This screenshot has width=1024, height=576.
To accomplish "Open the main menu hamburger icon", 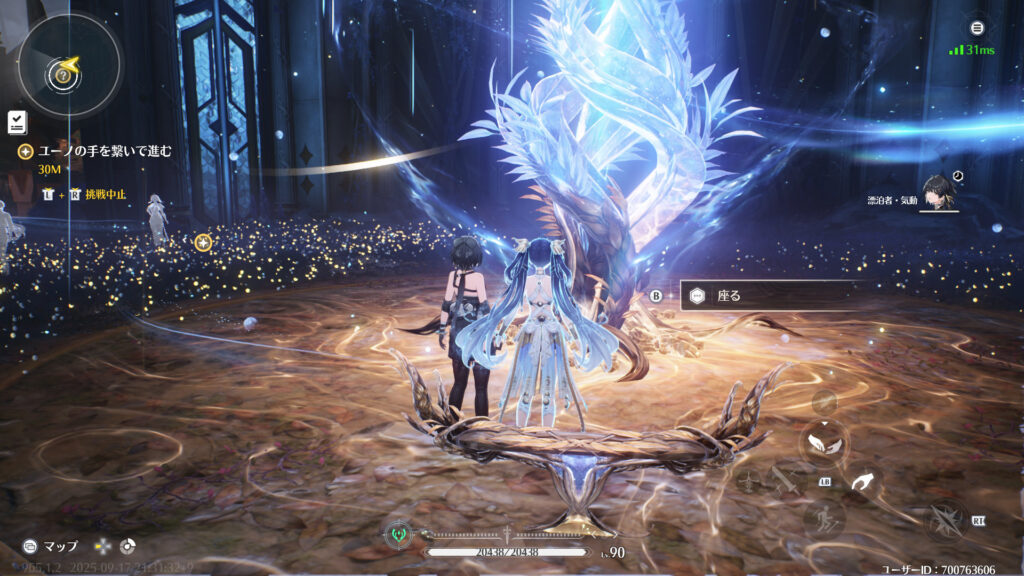I will (x=977, y=28).
